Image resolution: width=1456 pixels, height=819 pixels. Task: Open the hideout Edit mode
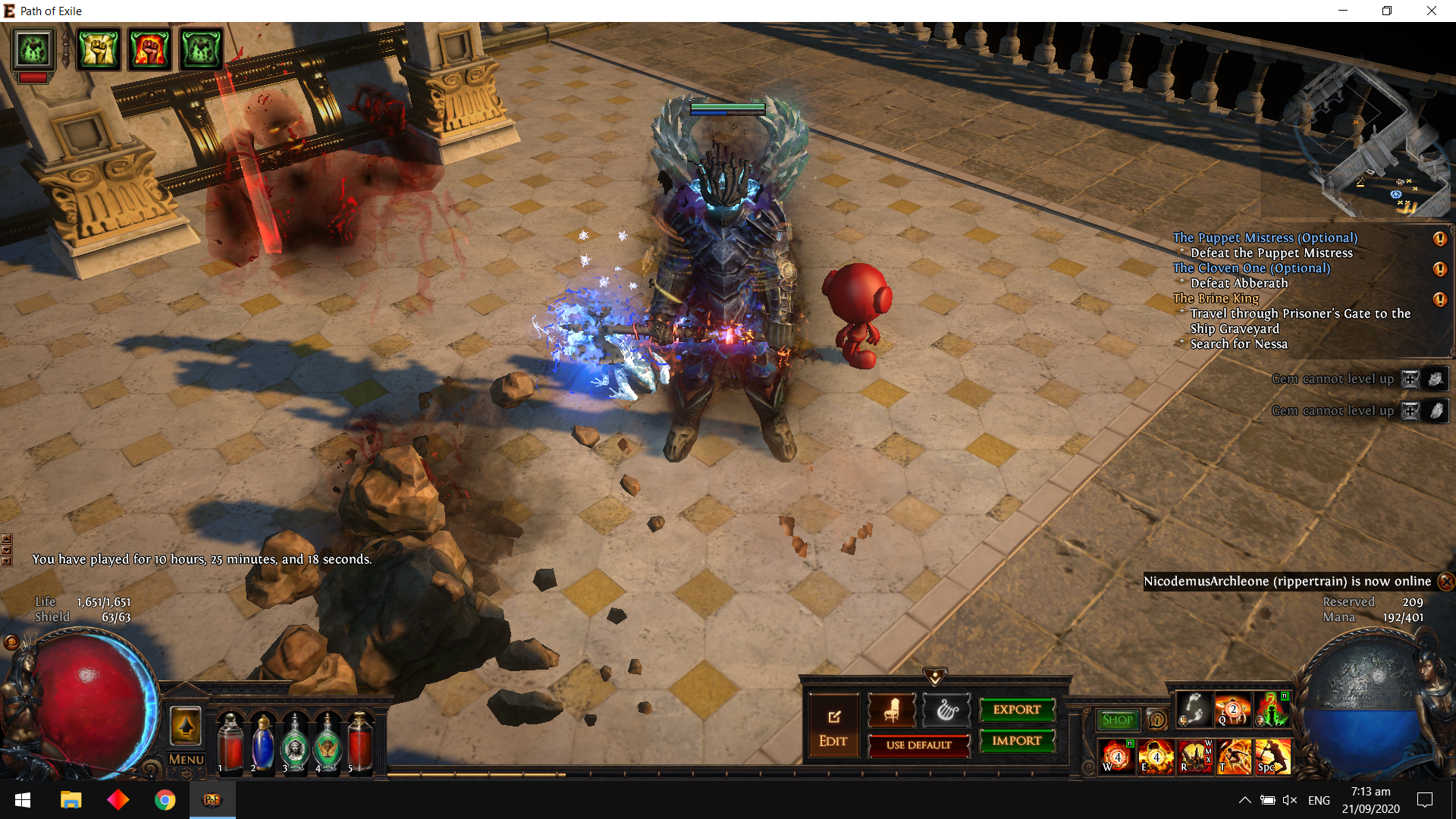pyautogui.click(x=833, y=726)
